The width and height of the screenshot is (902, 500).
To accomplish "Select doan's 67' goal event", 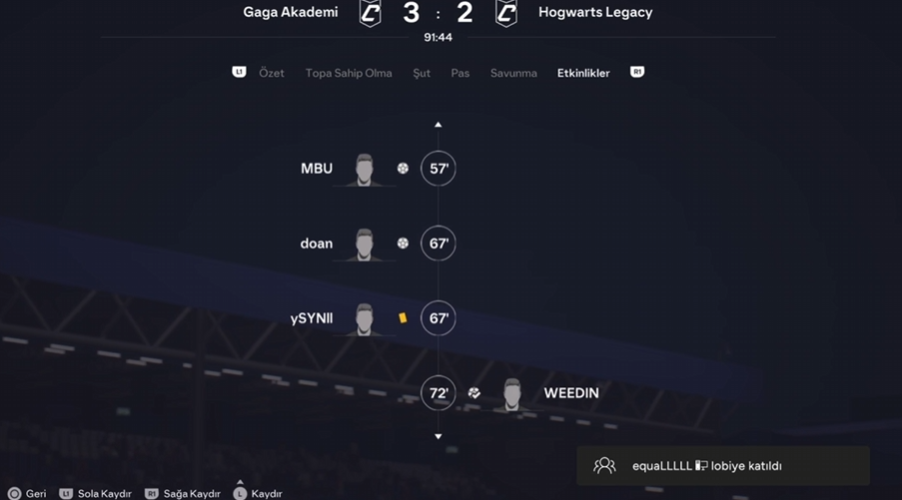I will (x=438, y=244).
